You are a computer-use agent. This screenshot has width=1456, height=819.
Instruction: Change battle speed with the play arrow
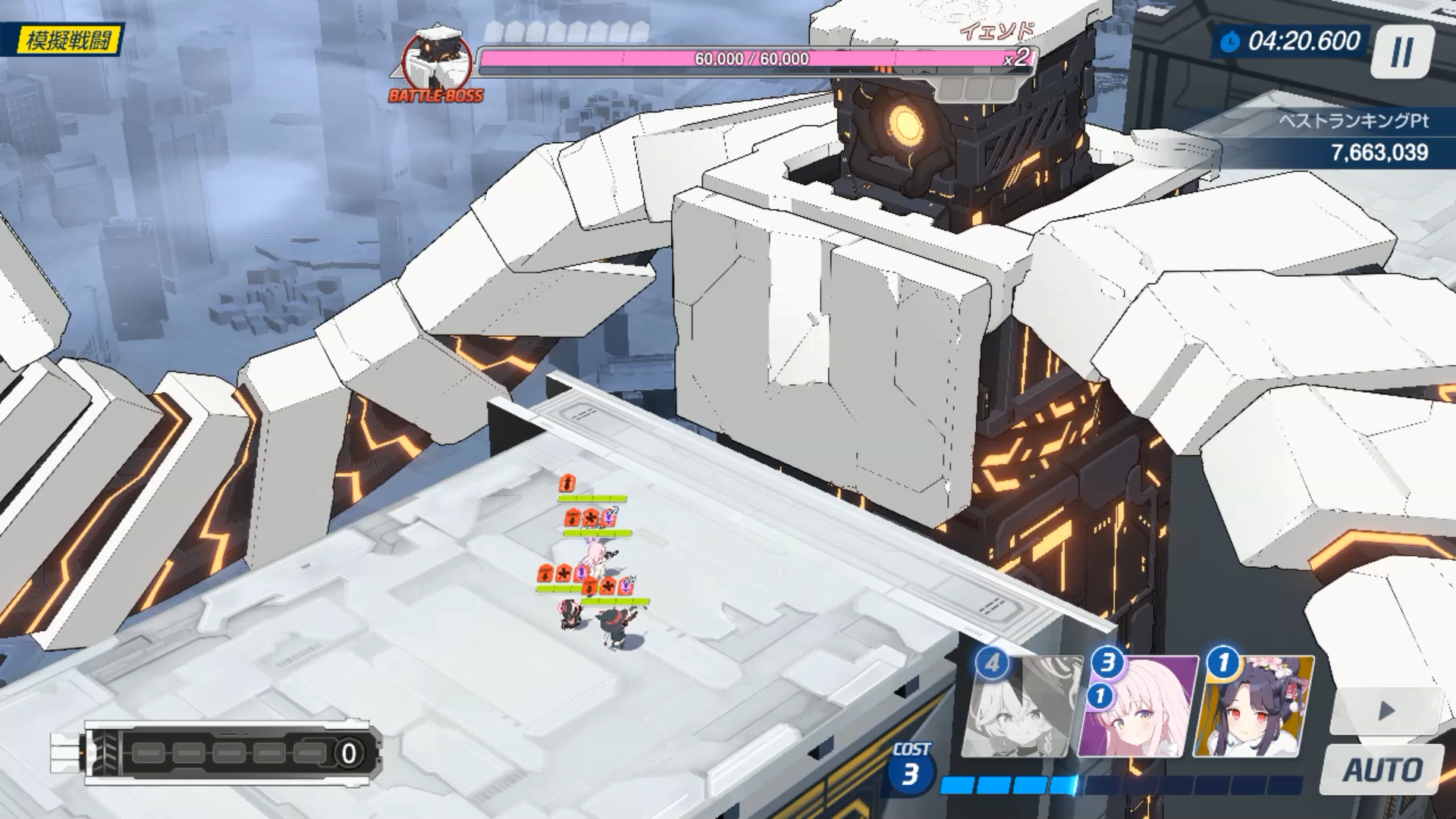click(x=1386, y=711)
